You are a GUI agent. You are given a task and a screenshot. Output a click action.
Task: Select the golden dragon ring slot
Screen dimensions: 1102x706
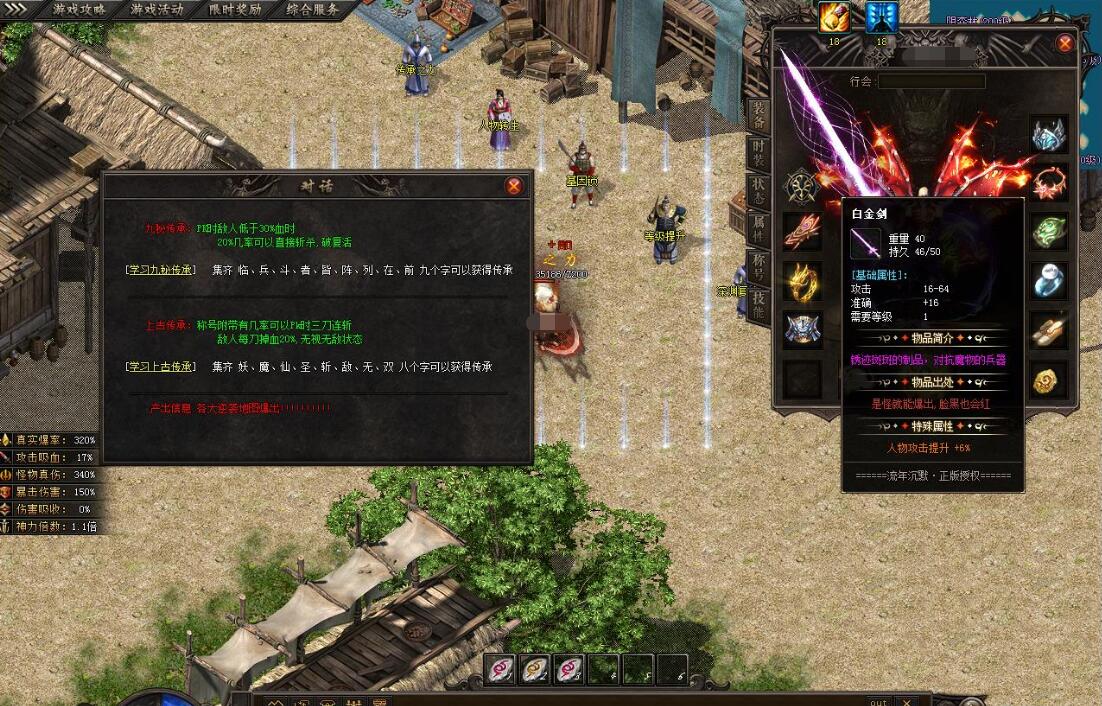coord(802,282)
